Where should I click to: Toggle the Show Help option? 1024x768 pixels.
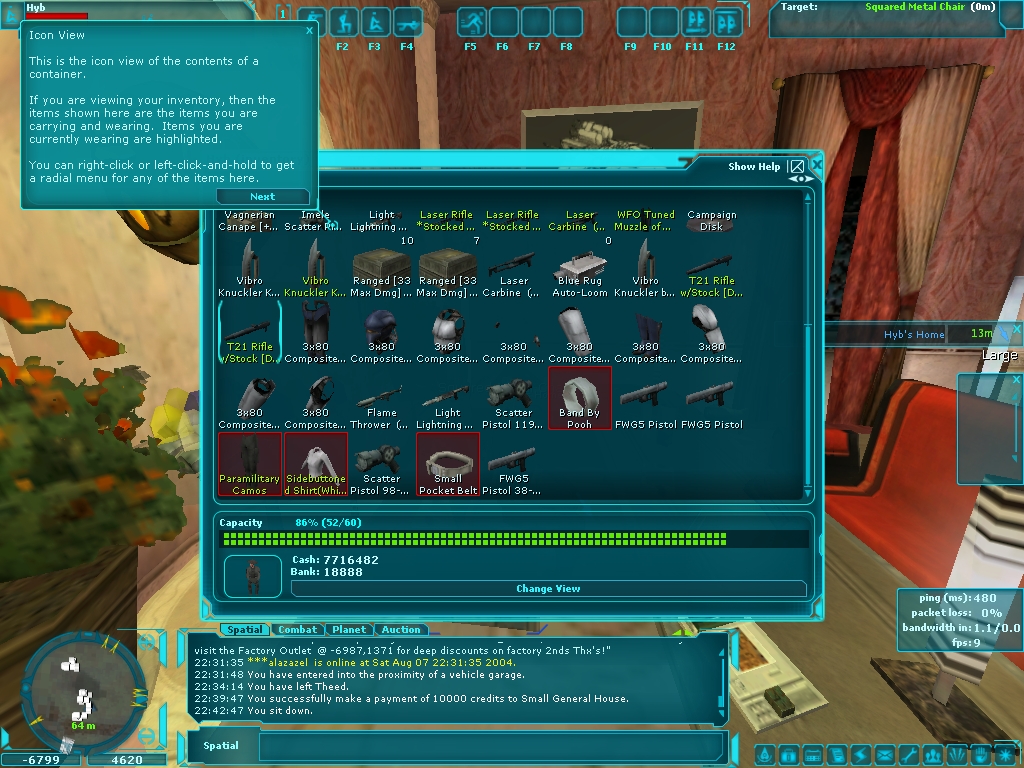[796, 167]
